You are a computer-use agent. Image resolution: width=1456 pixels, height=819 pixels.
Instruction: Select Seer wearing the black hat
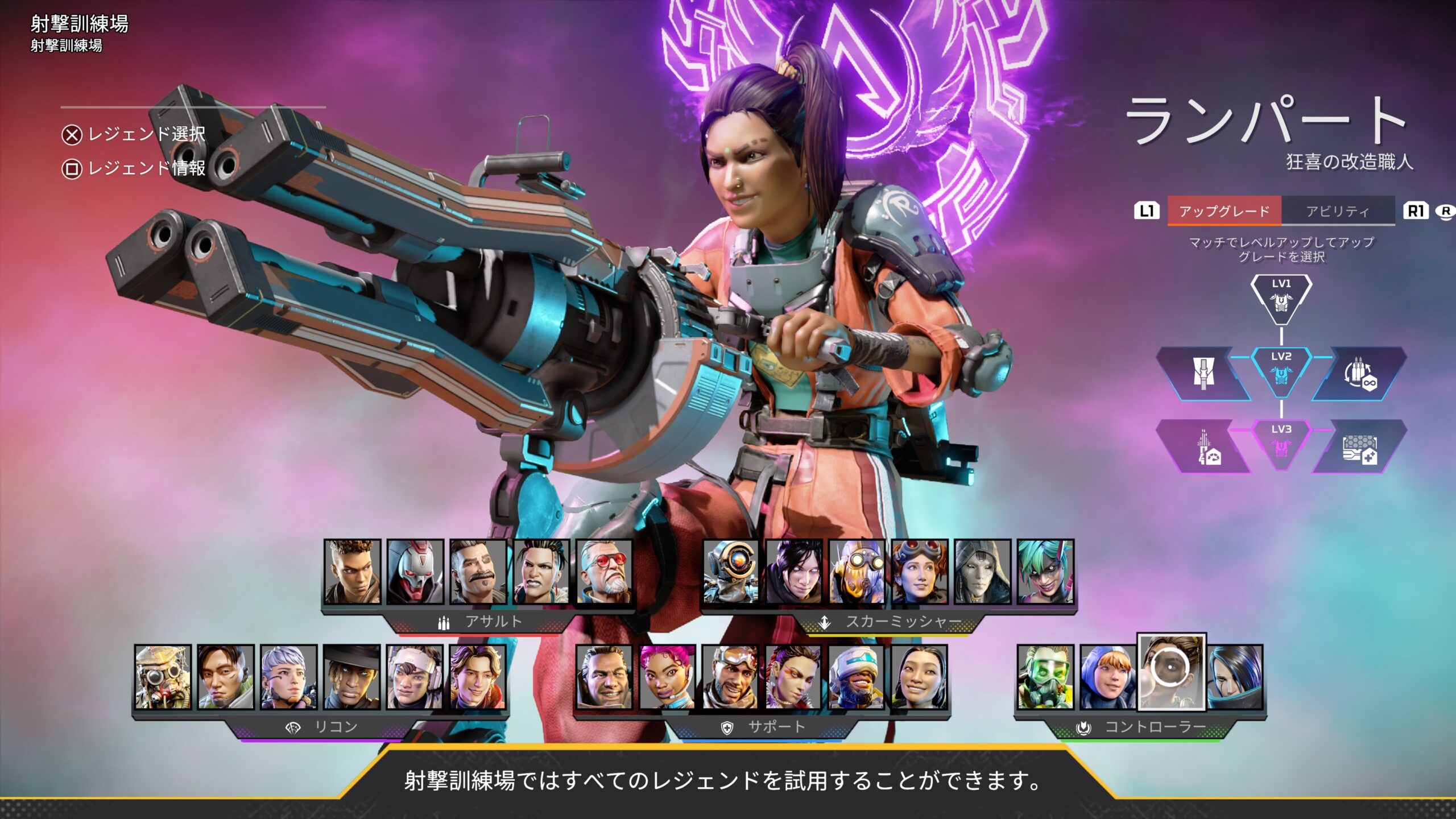pyautogui.click(x=352, y=677)
